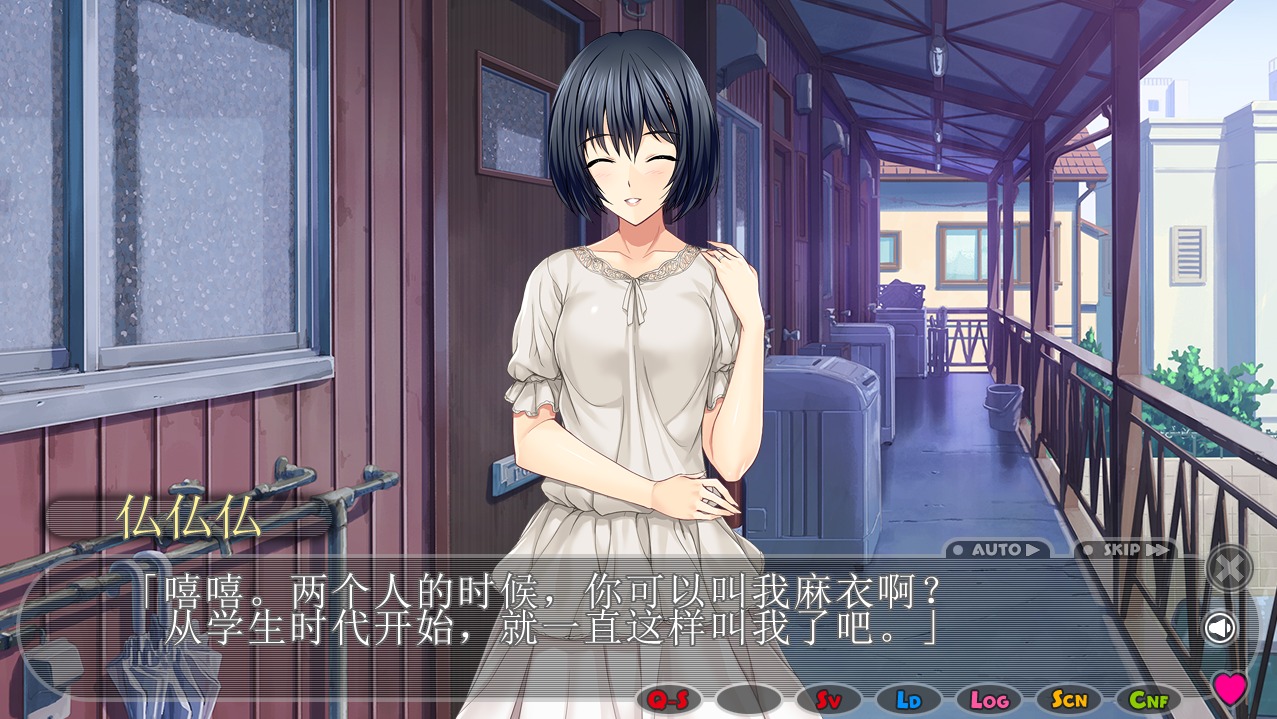
Task: Hide the dialogue window with the X button
Action: (1228, 568)
